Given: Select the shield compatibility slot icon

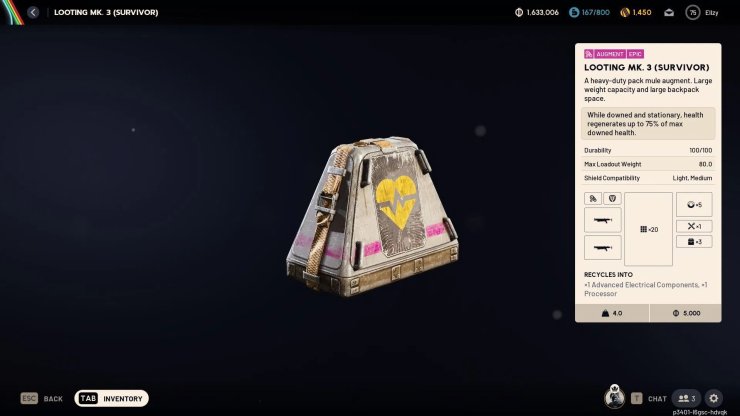Looking at the screenshot, I should (x=613, y=199).
